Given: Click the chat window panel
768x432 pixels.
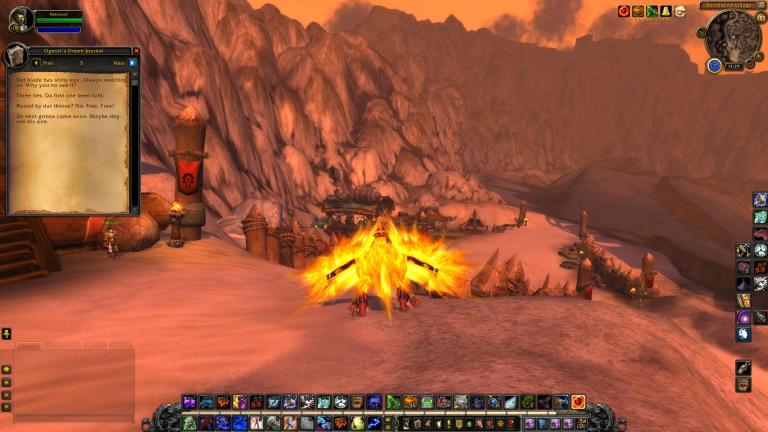Looking at the screenshot, I should click(68, 382).
